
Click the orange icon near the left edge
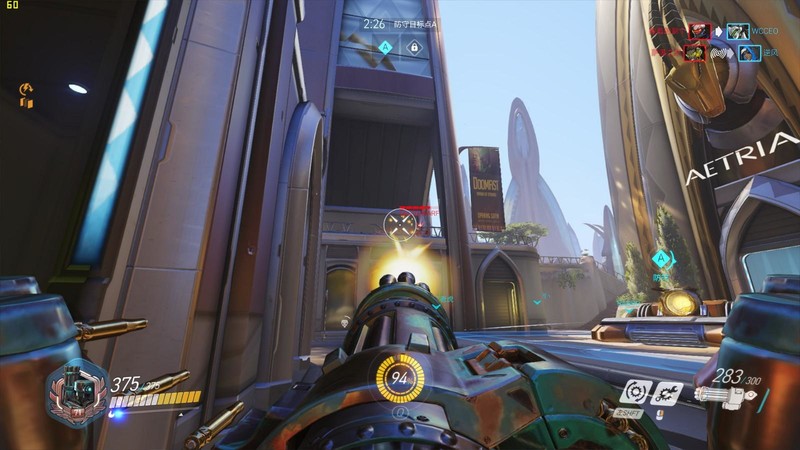[27, 96]
